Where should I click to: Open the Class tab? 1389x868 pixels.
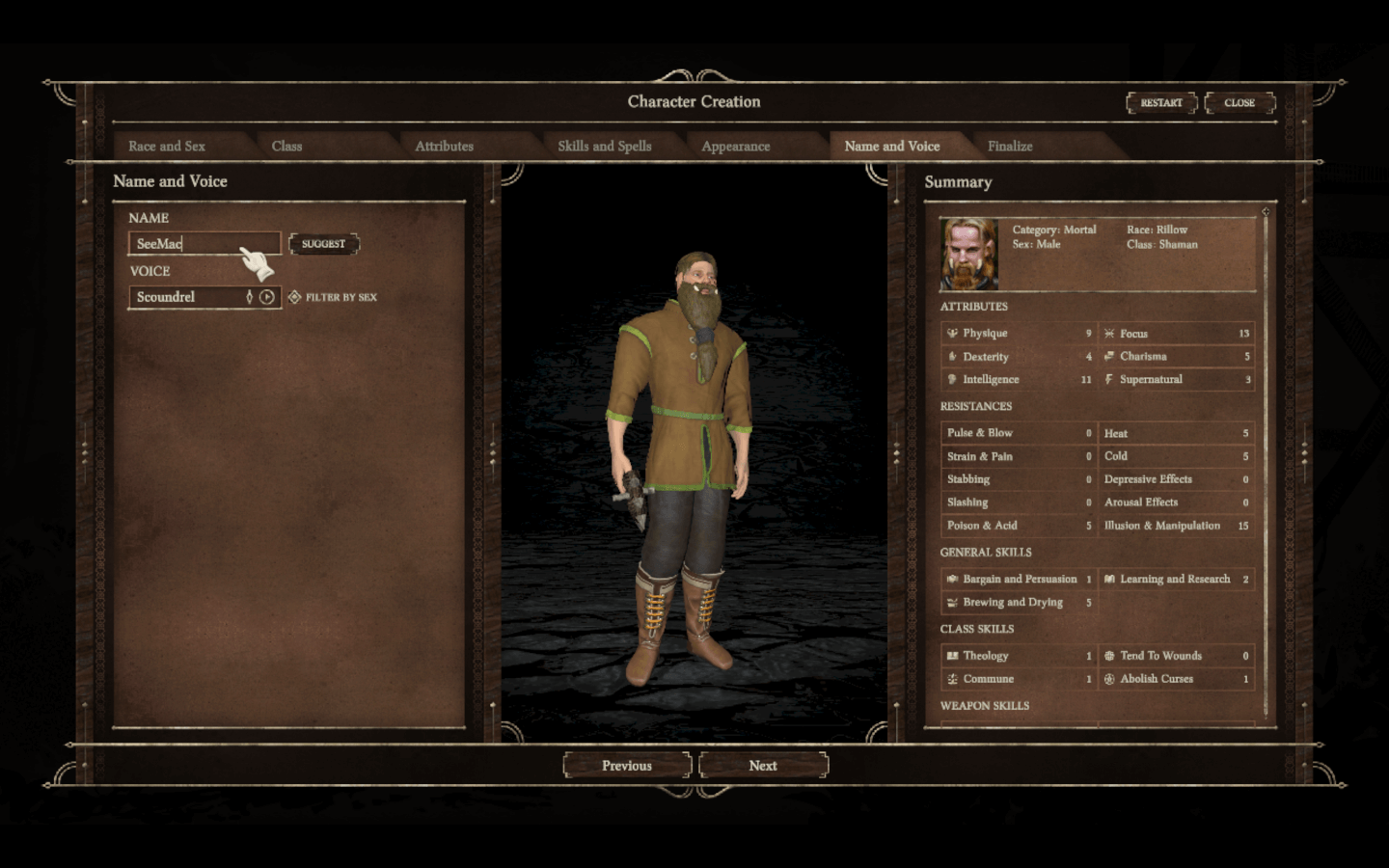click(286, 147)
